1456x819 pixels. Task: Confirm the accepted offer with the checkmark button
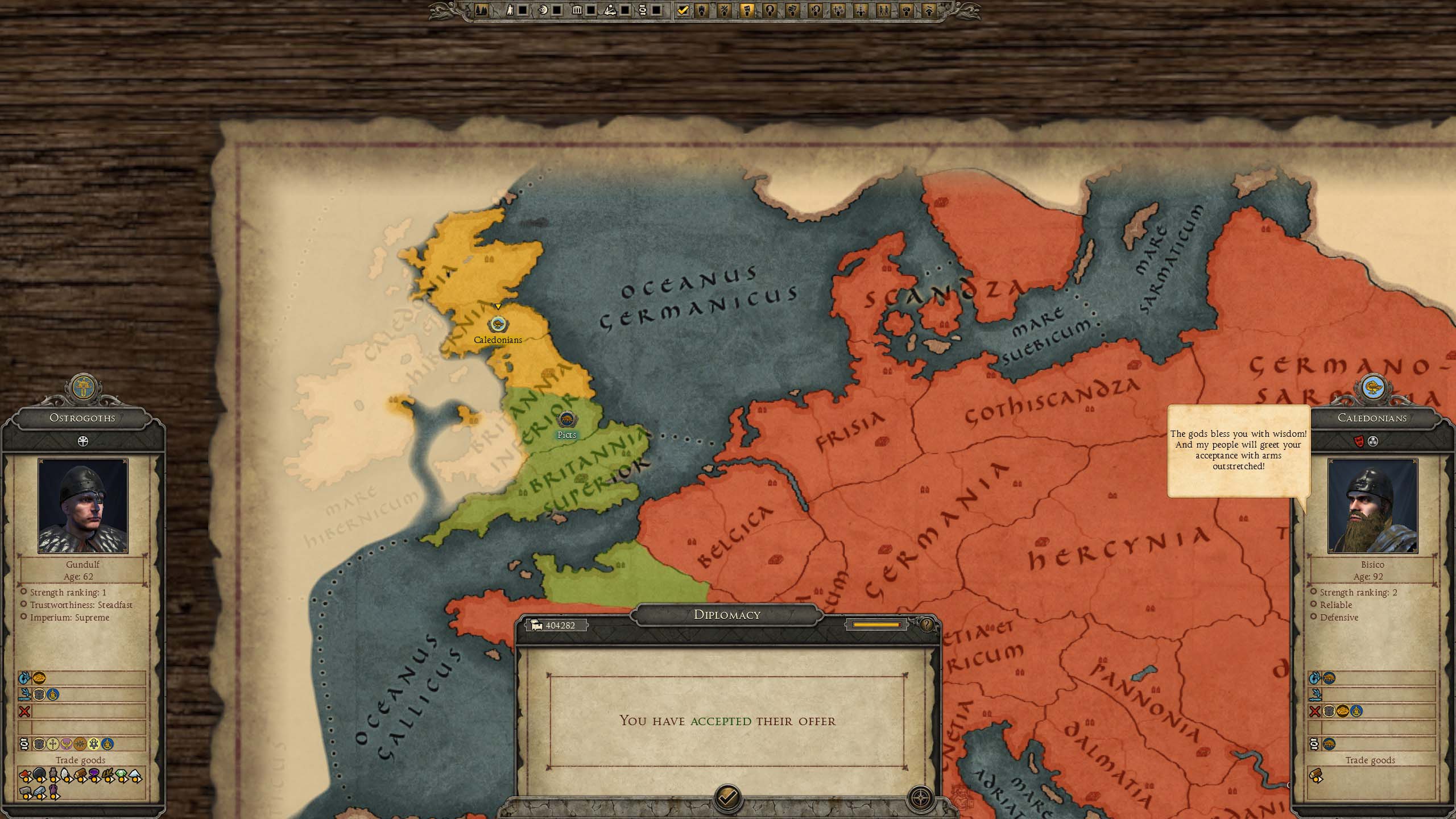click(x=727, y=797)
